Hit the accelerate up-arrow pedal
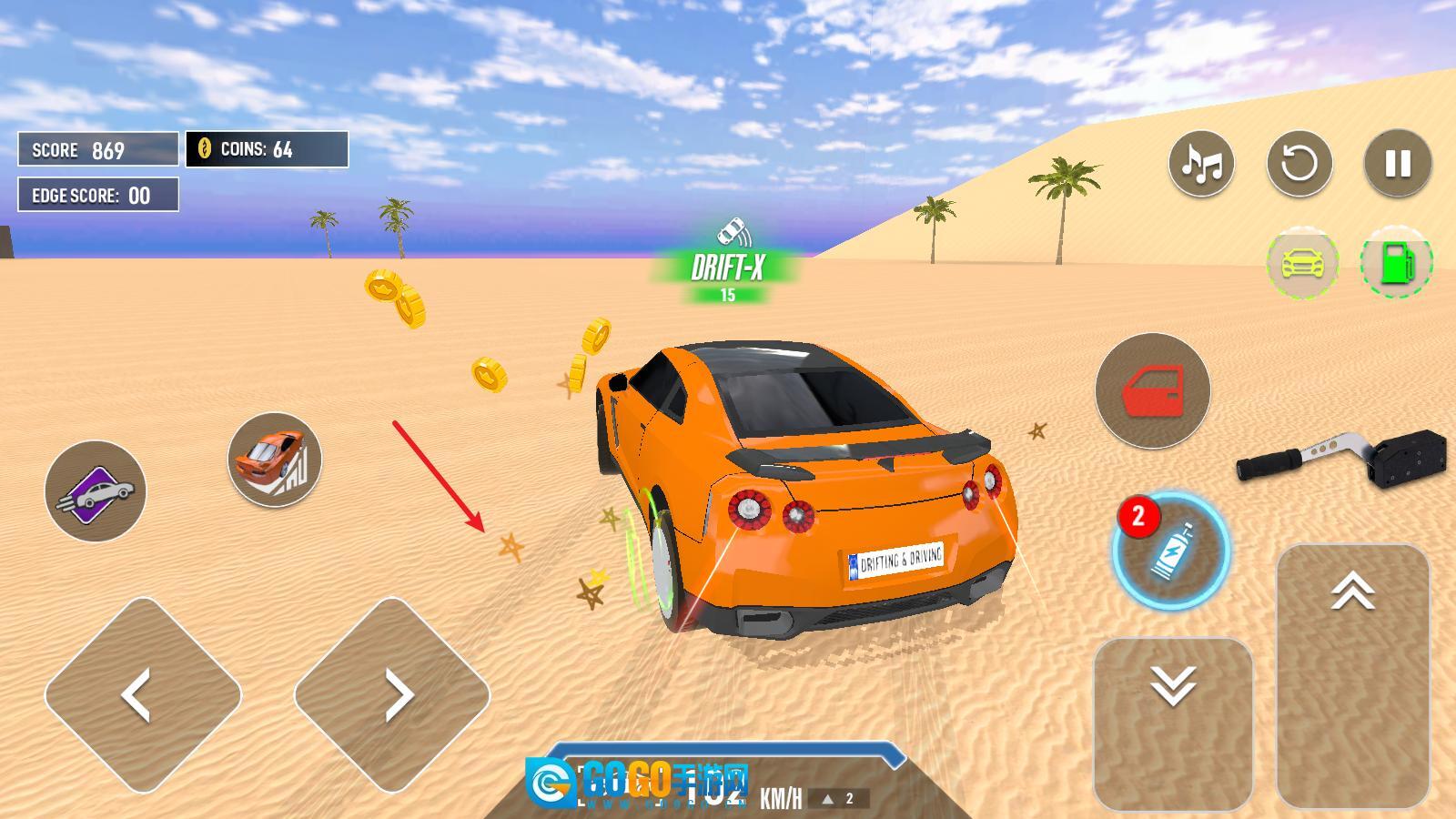Viewport: 1456px width, 819px height. coord(1352,675)
